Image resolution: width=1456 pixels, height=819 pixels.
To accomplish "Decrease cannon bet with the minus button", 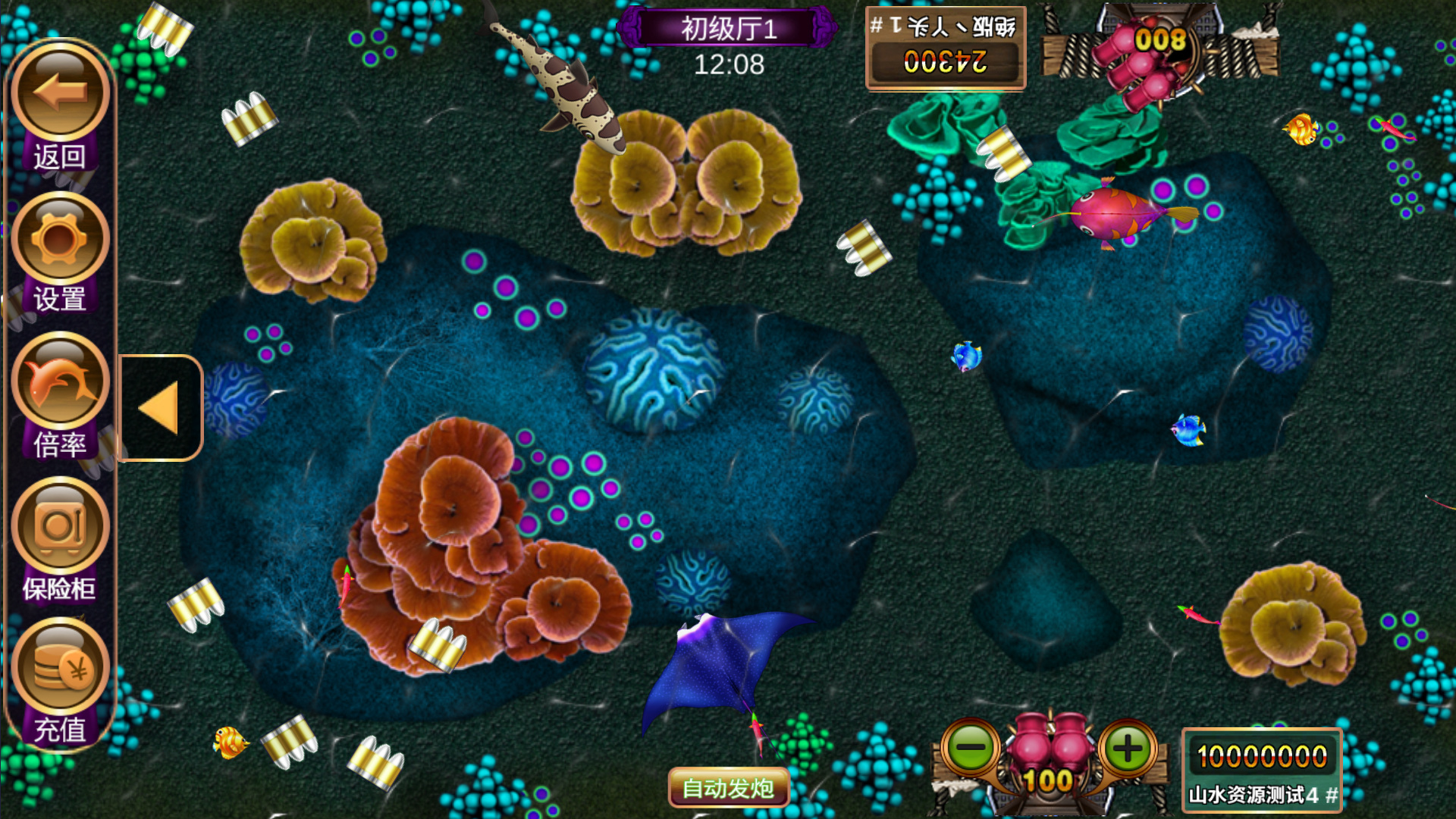I will (971, 748).
